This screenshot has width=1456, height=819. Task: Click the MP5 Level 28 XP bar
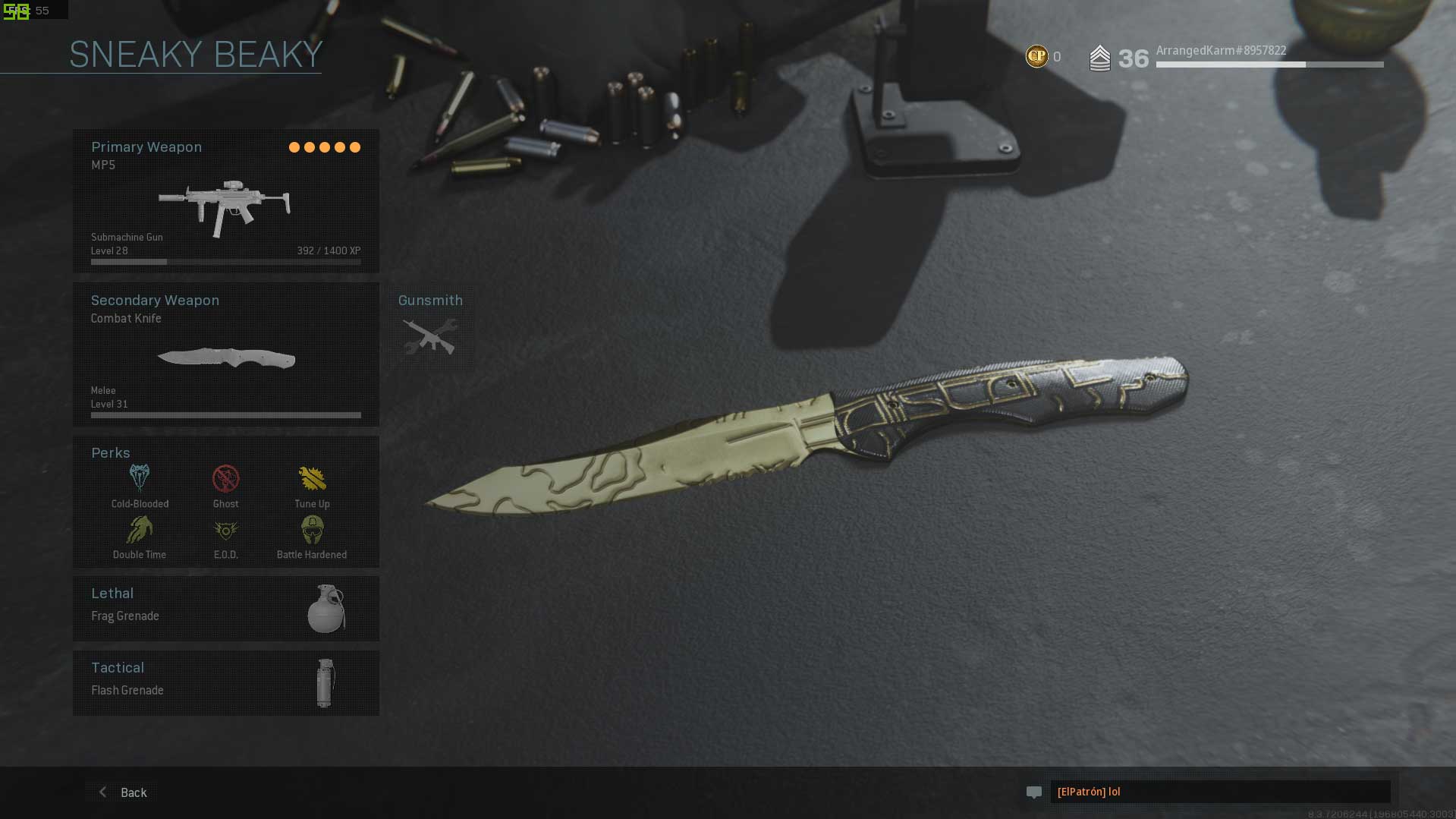[225, 261]
